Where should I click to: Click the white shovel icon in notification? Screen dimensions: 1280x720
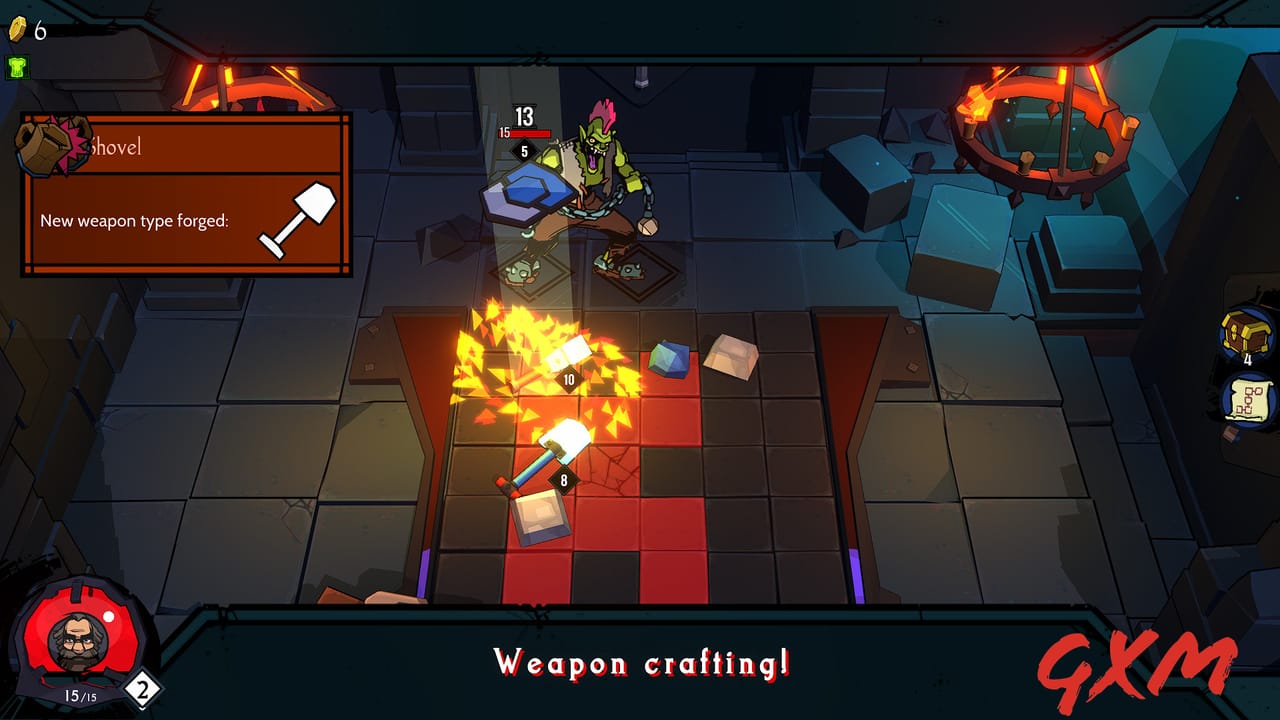click(x=296, y=218)
